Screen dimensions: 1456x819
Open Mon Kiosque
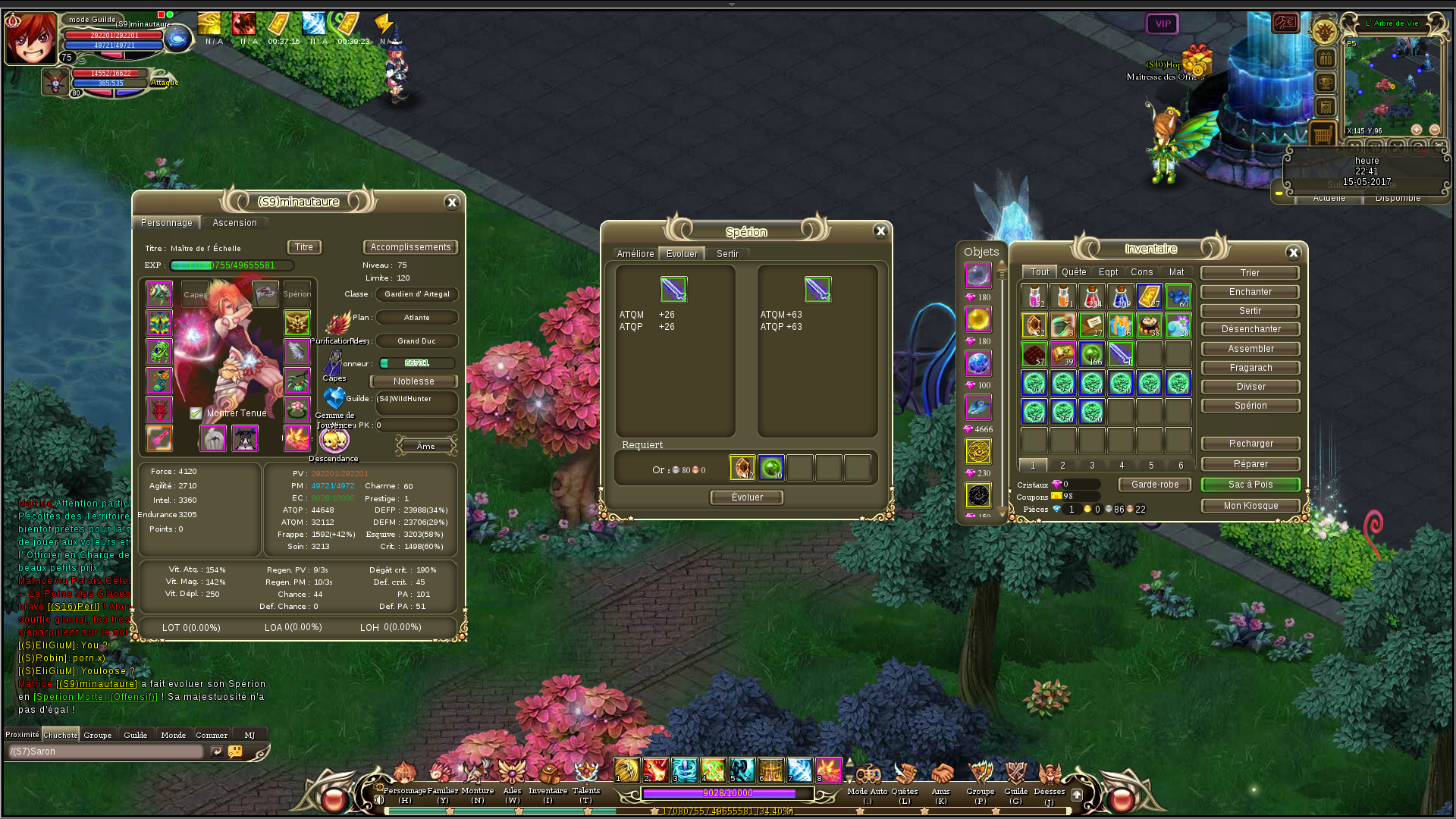click(1250, 506)
